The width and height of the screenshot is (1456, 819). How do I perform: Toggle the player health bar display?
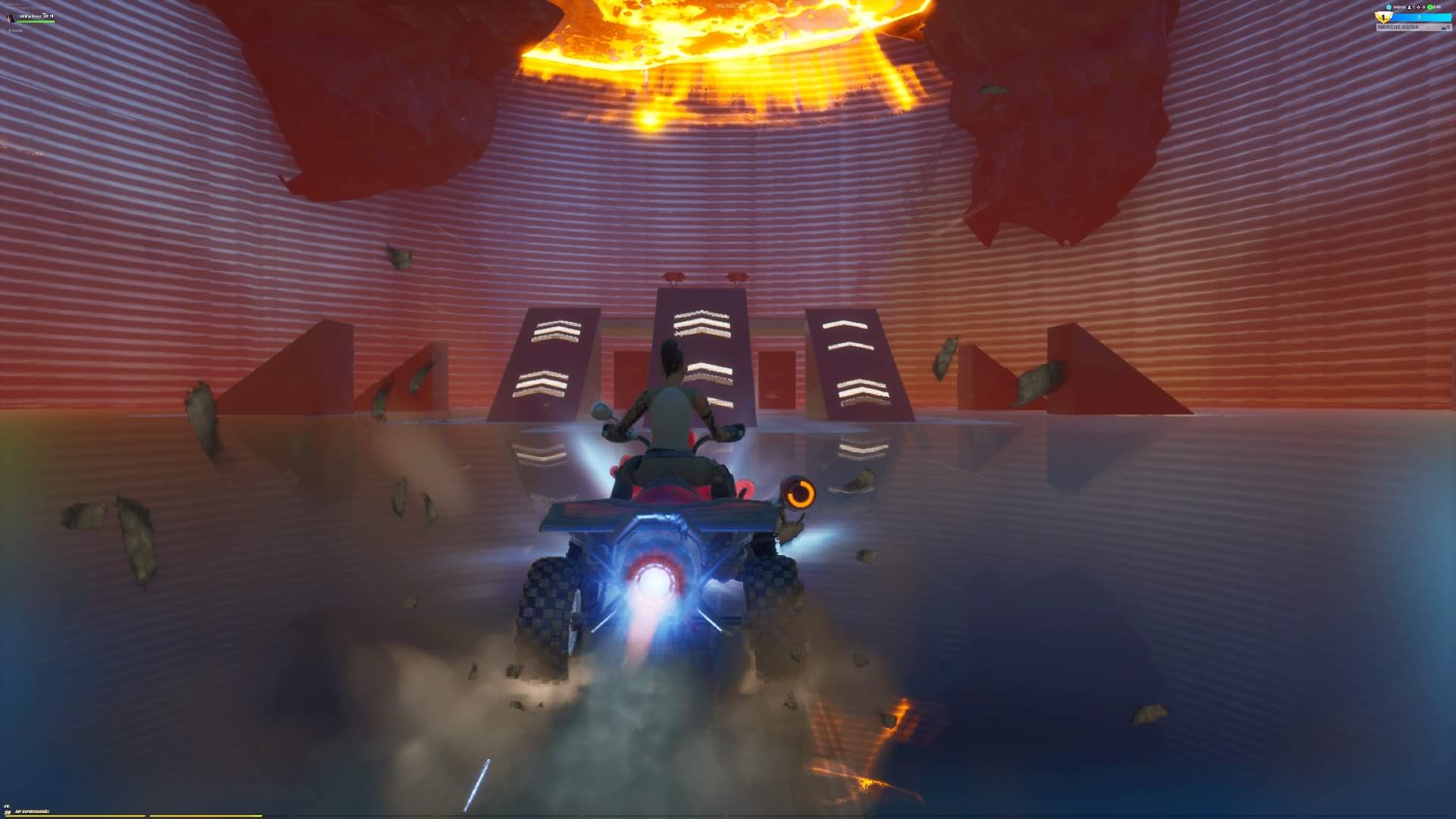click(x=35, y=21)
